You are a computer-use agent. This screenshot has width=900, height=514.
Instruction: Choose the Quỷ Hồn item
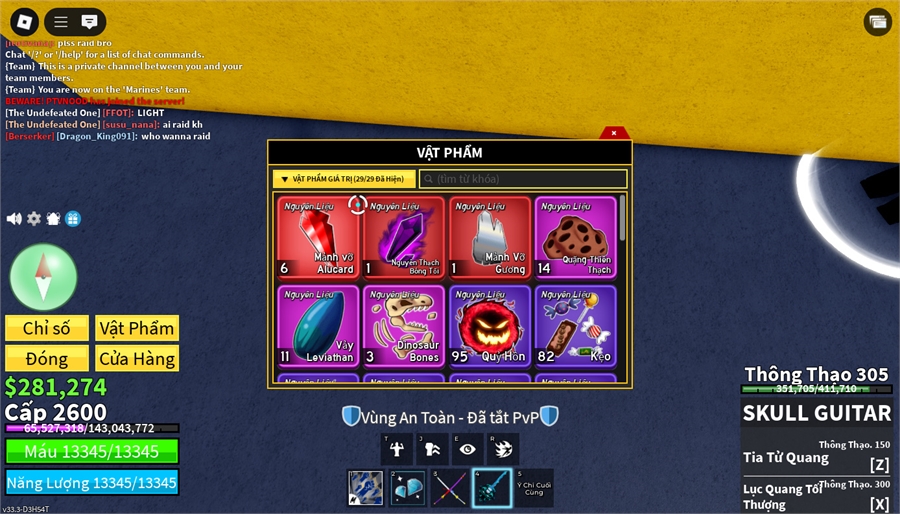click(x=490, y=325)
